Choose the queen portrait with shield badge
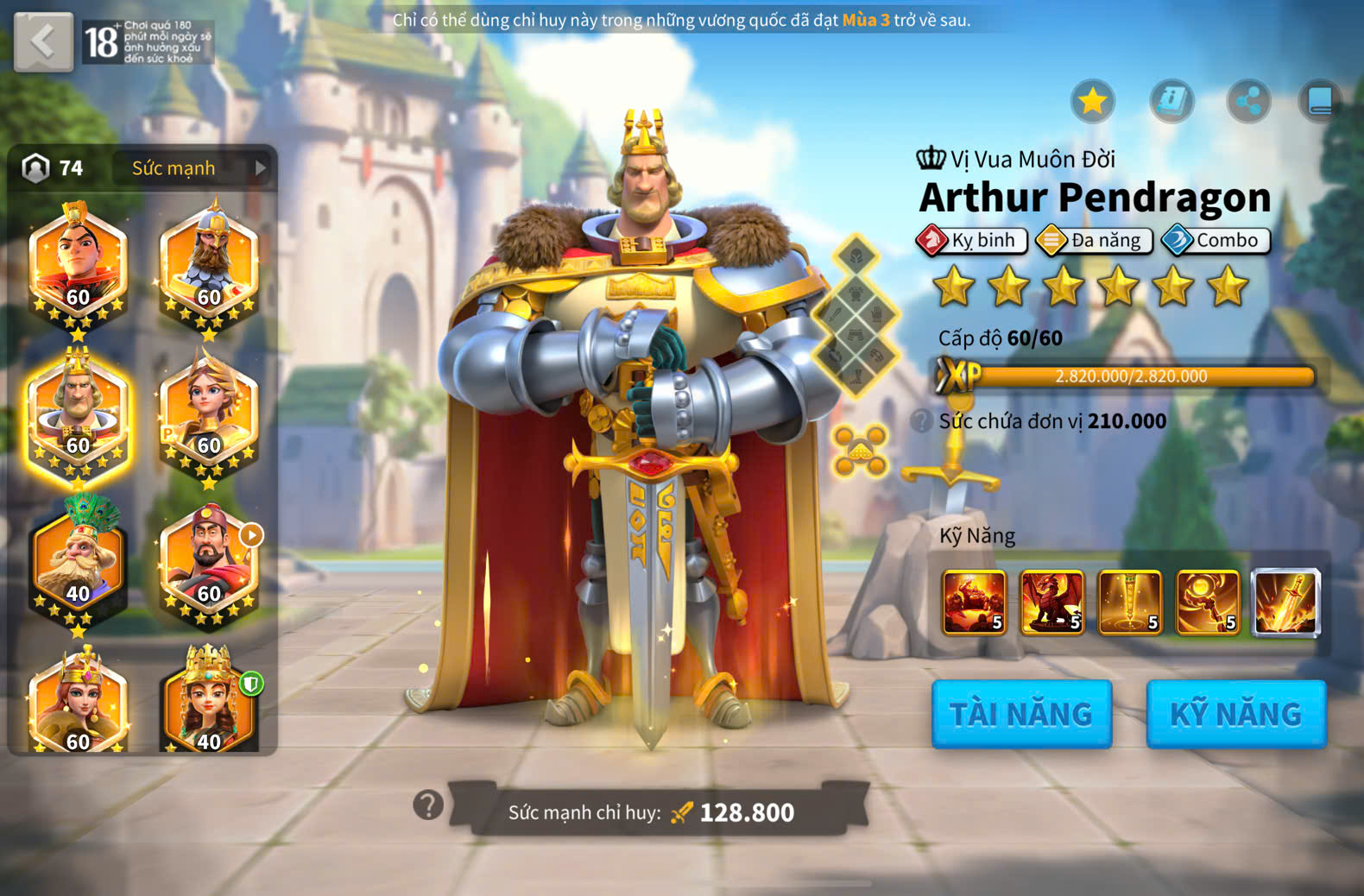 (x=209, y=704)
